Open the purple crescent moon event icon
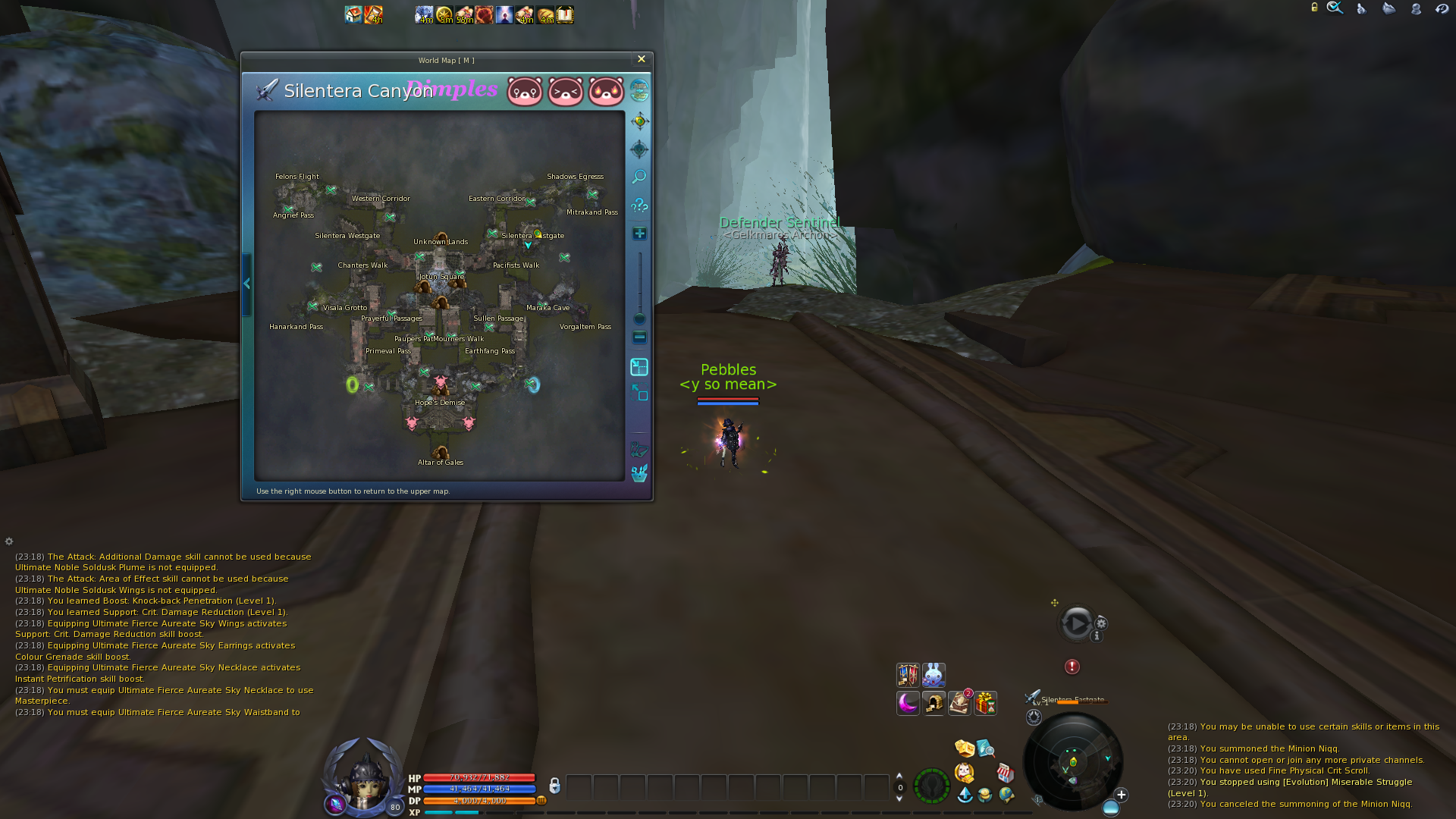This screenshot has height=819, width=1456. [x=908, y=704]
